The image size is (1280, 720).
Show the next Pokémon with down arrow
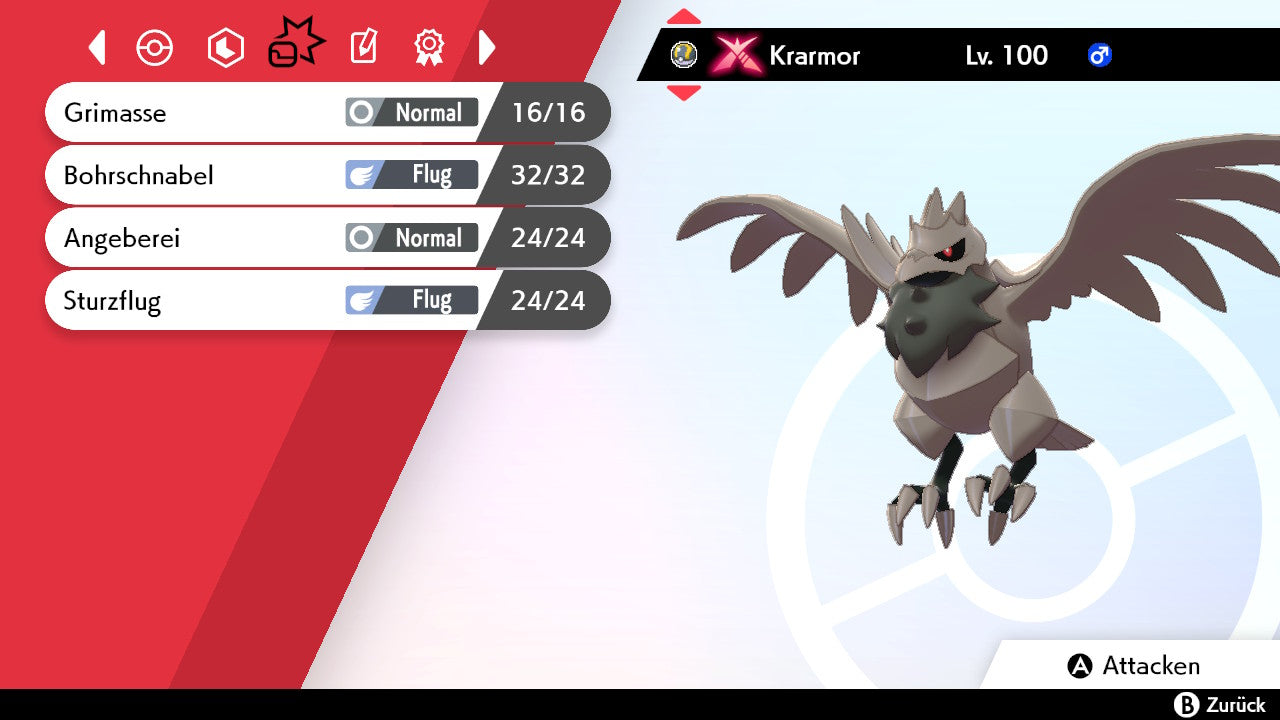click(684, 93)
